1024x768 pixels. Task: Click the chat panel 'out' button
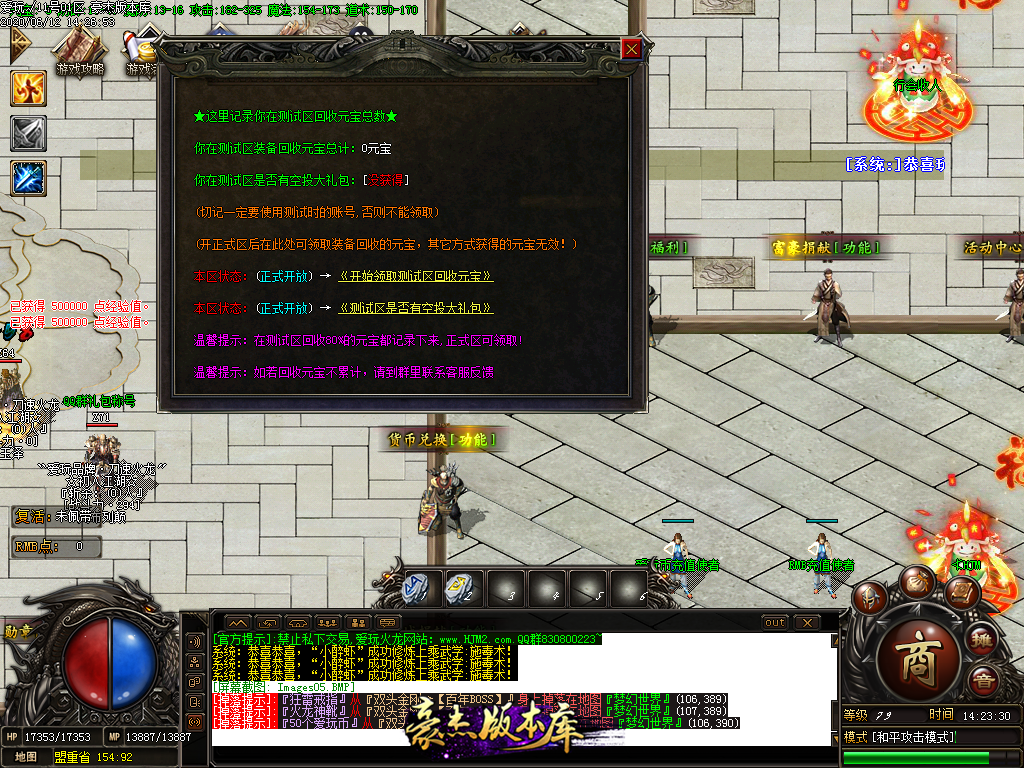click(775, 622)
